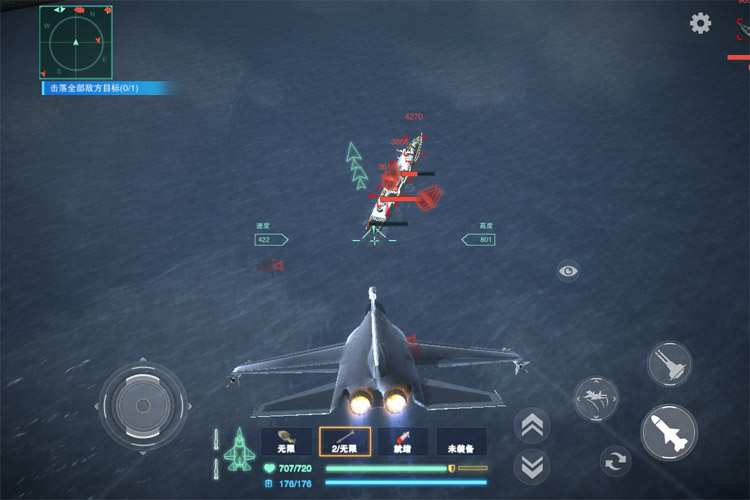Viewport: 750px width, 500px height.
Task: Cycle targets with the circular arrows button
Action: pyautogui.click(x=615, y=461)
